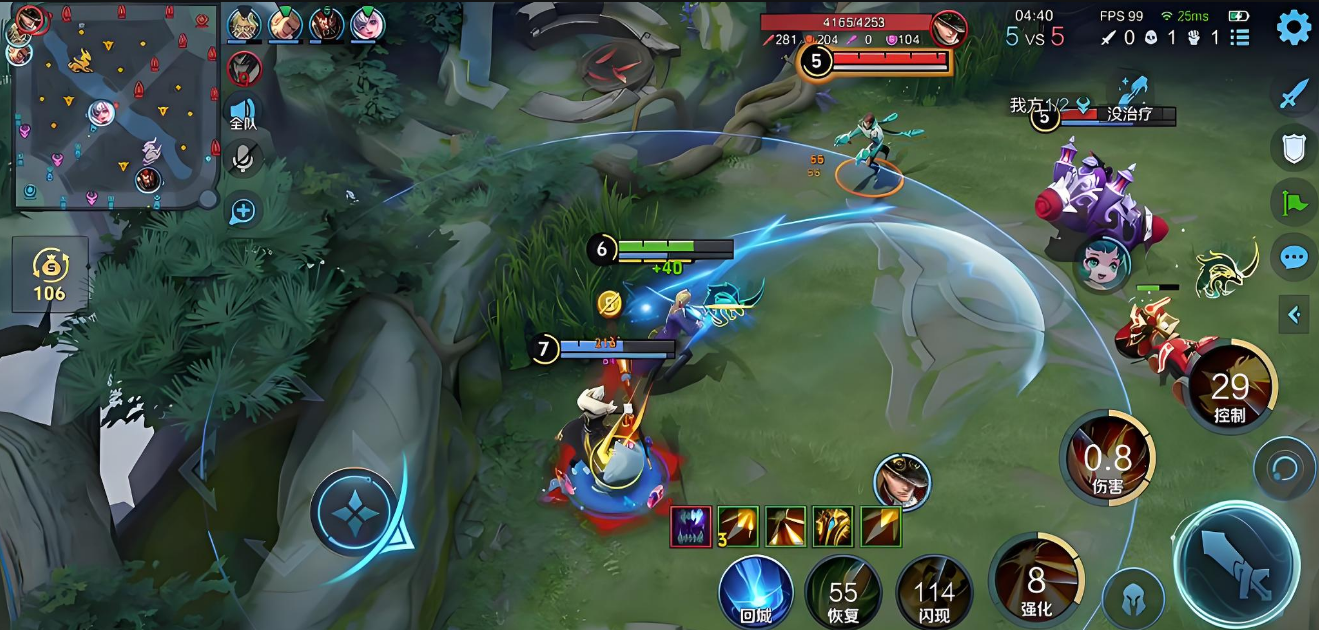Send the green flag signal
The width and height of the screenshot is (1319, 630).
click(x=1294, y=203)
